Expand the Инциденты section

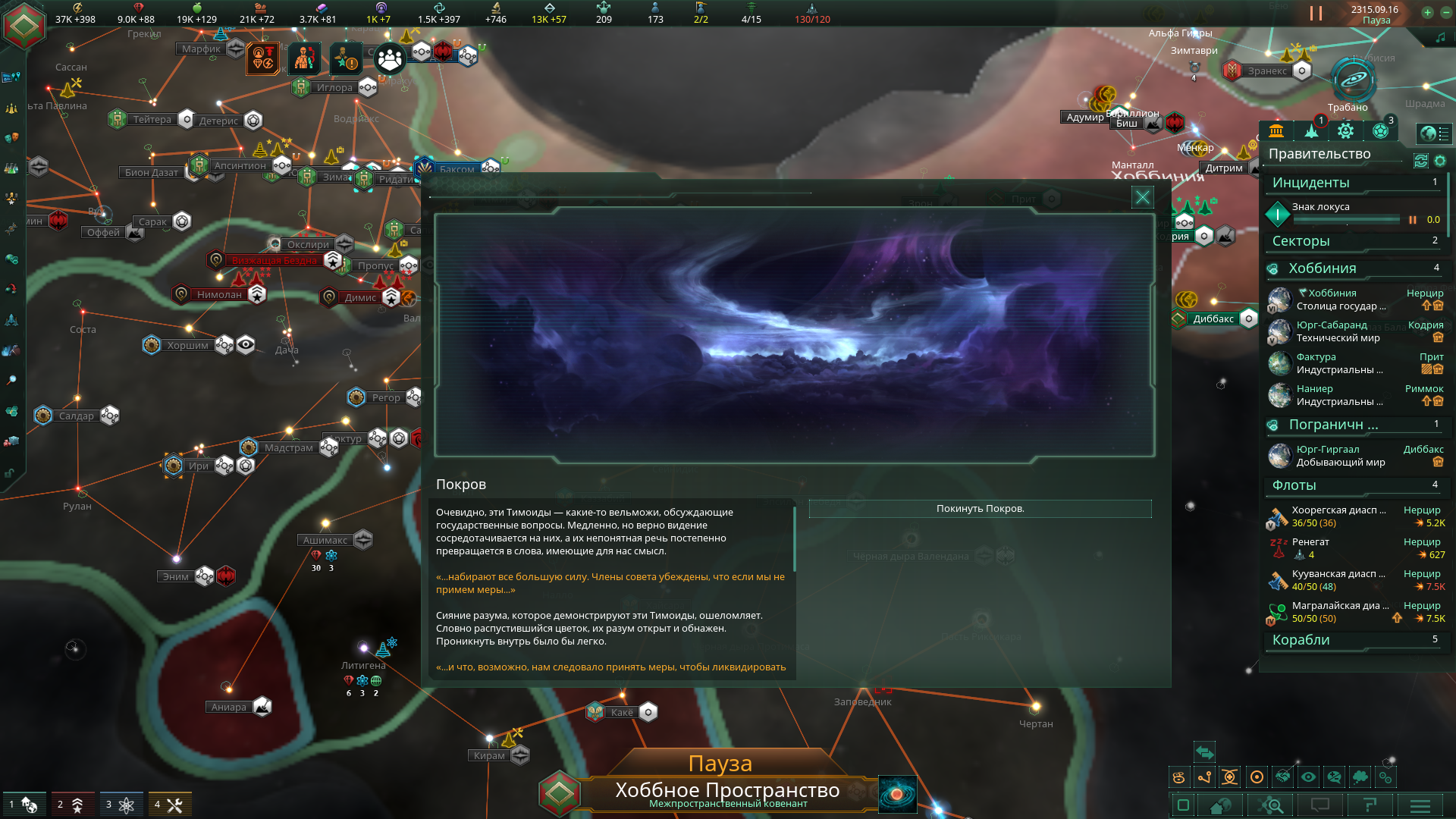(x=1354, y=183)
